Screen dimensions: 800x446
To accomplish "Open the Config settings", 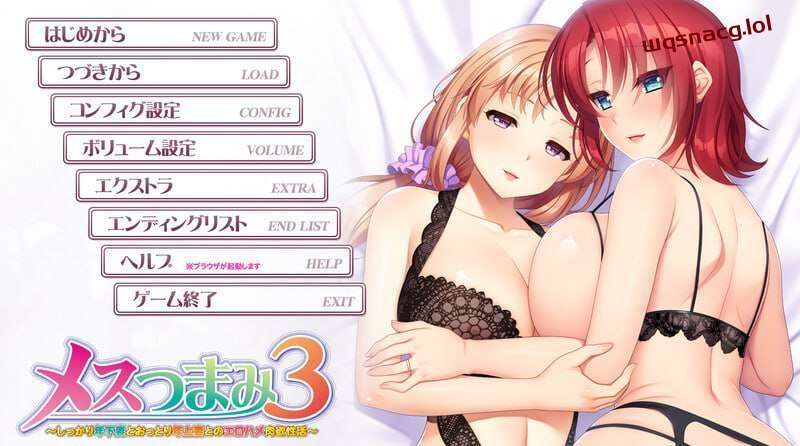I will click(x=176, y=110).
